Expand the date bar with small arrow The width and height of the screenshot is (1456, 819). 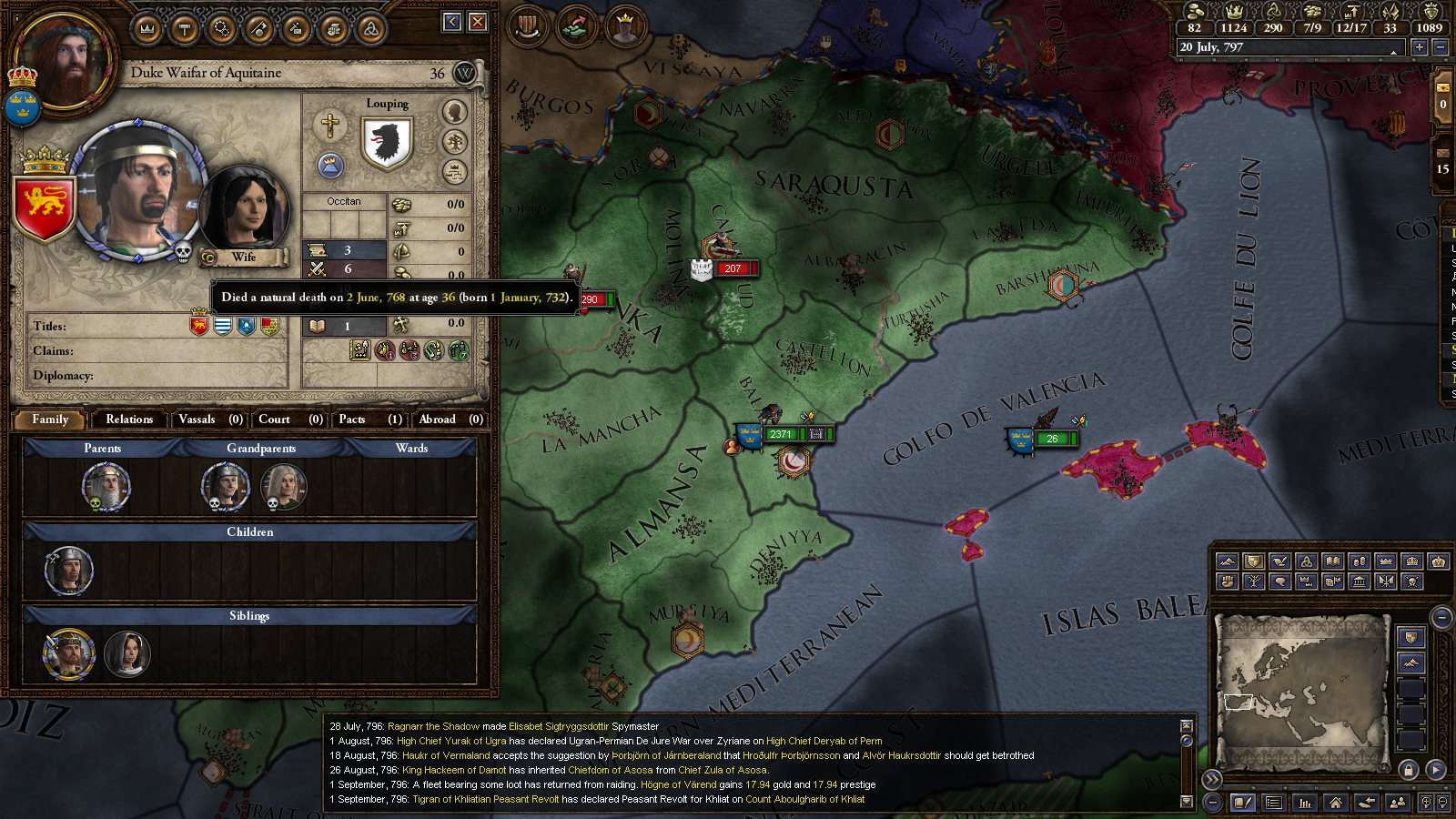coord(1393,53)
